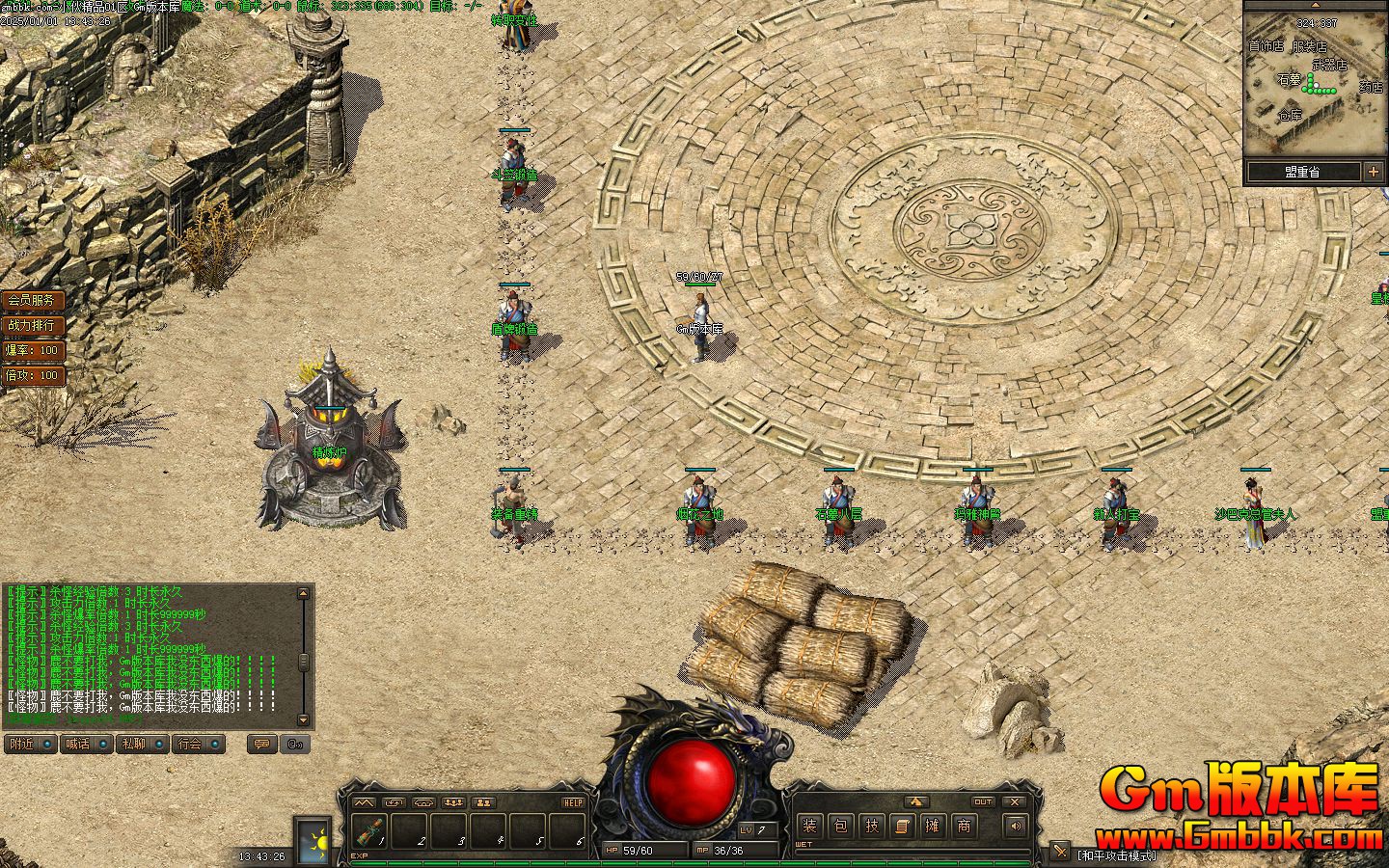Switch to the 行会 guild chat
This screenshot has width=1389, height=868.
tap(198, 744)
